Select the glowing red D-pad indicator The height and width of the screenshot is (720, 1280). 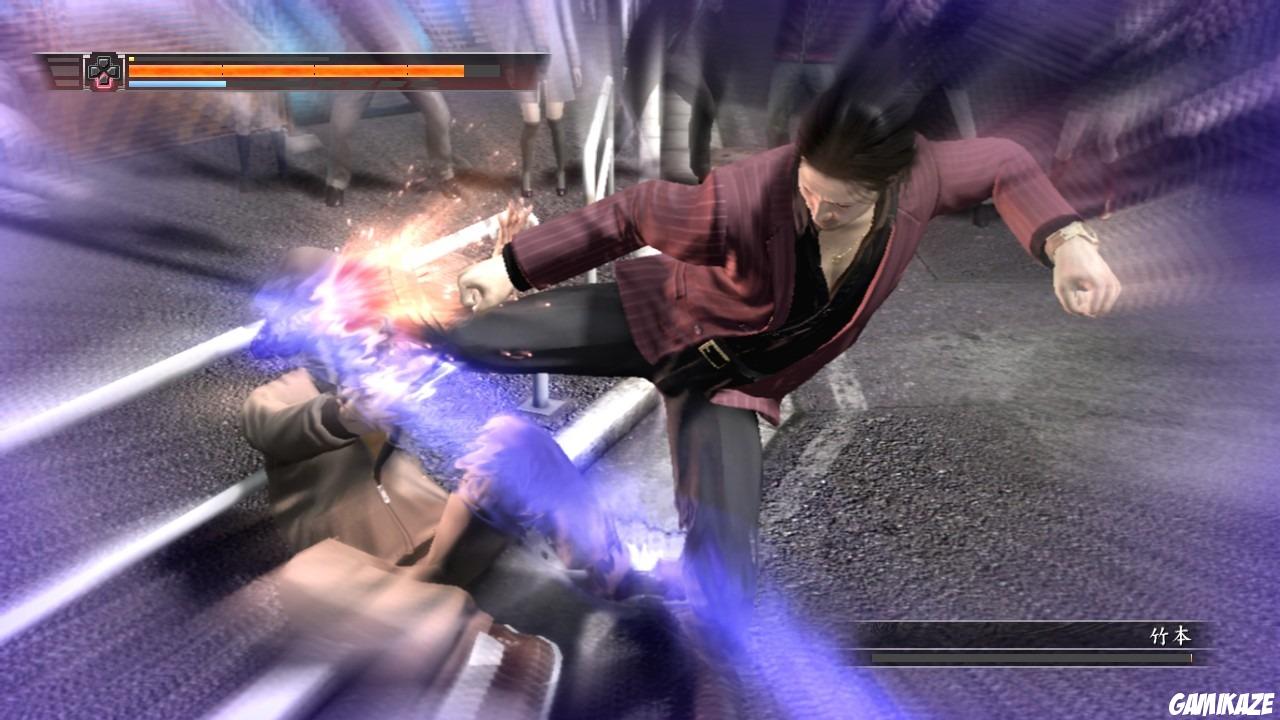[x=103, y=80]
